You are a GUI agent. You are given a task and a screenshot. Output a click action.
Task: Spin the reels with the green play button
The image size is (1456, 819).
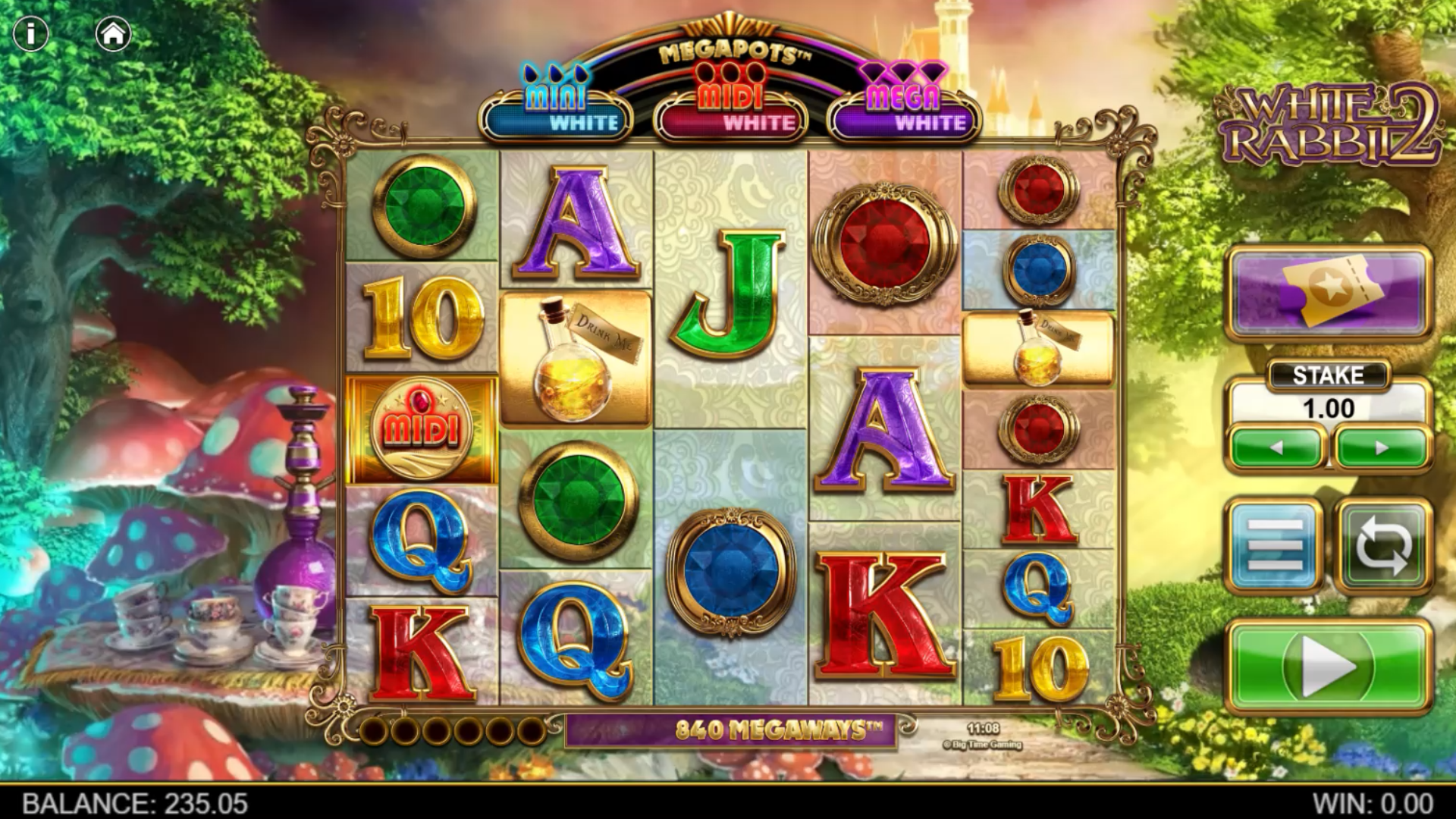[1329, 667]
